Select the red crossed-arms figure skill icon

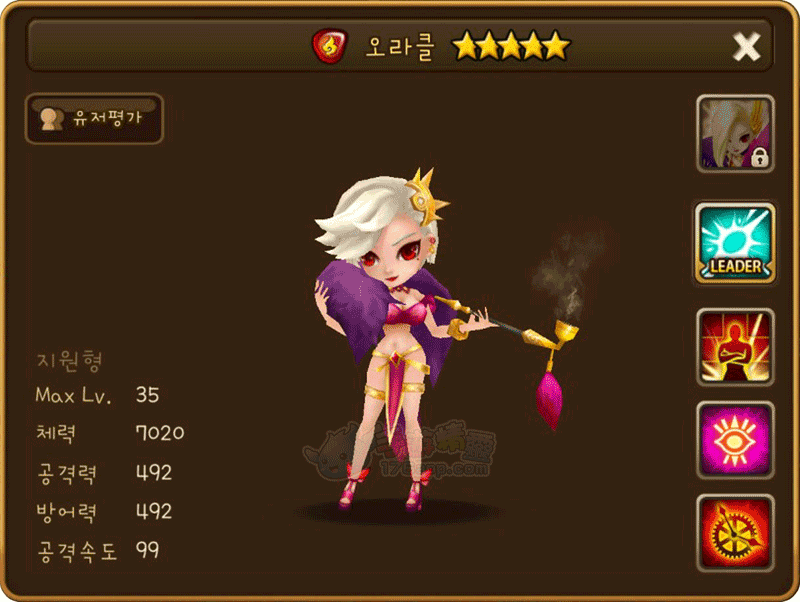click(735, 346)
